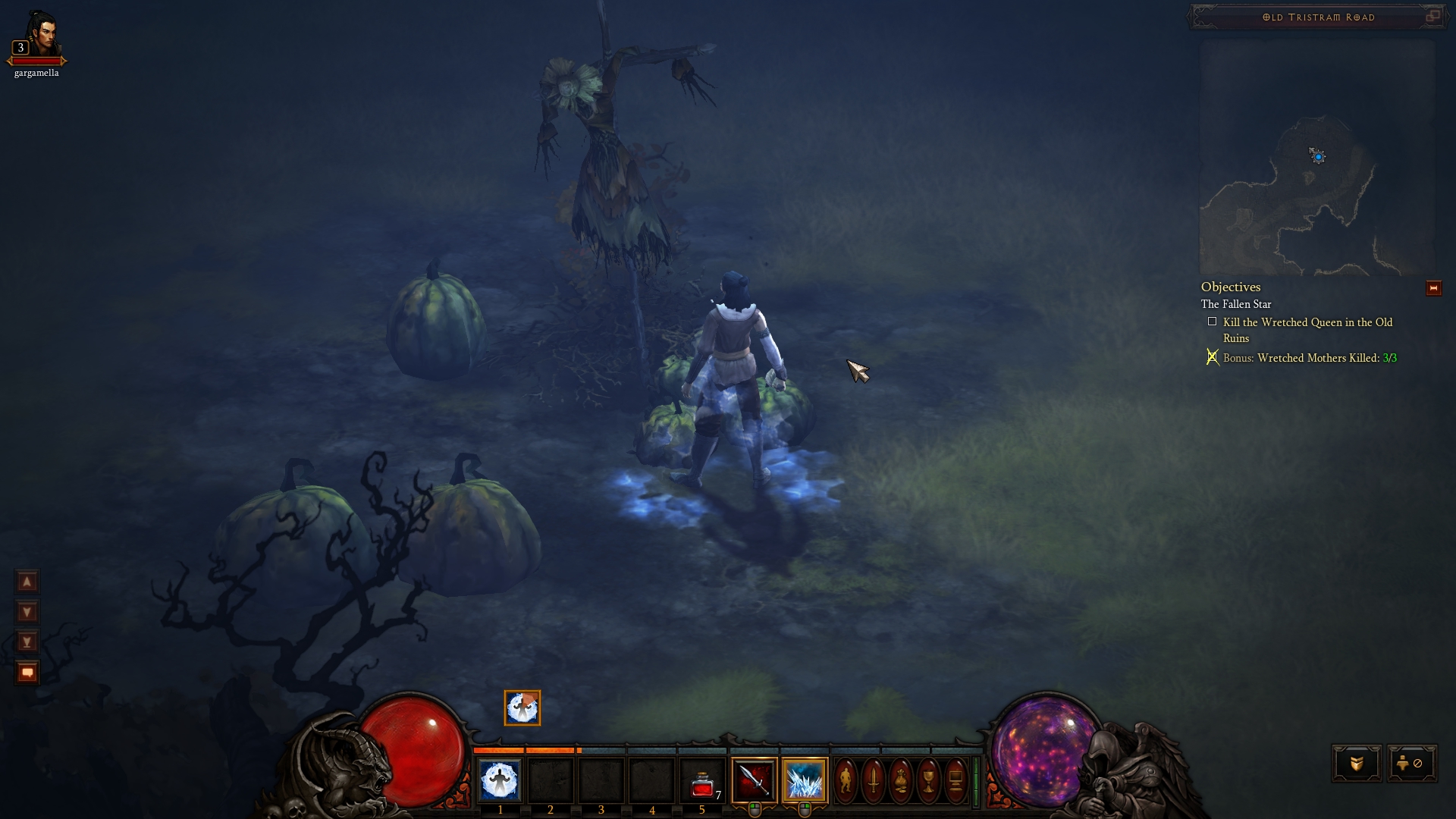Open the Character sheet via the hero icon
The image size is (1456, 819).
846,781
